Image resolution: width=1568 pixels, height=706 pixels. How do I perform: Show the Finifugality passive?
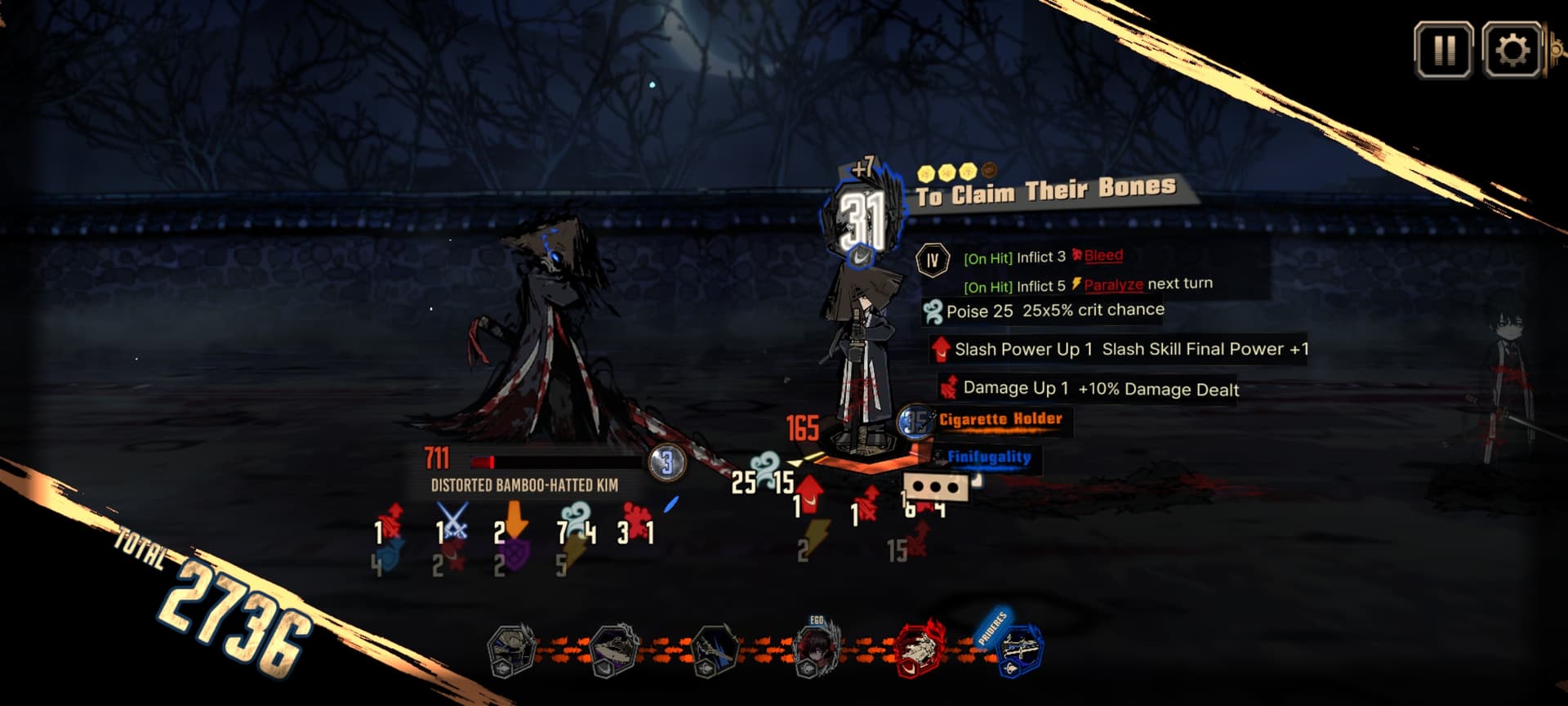[x=988, y=457]
